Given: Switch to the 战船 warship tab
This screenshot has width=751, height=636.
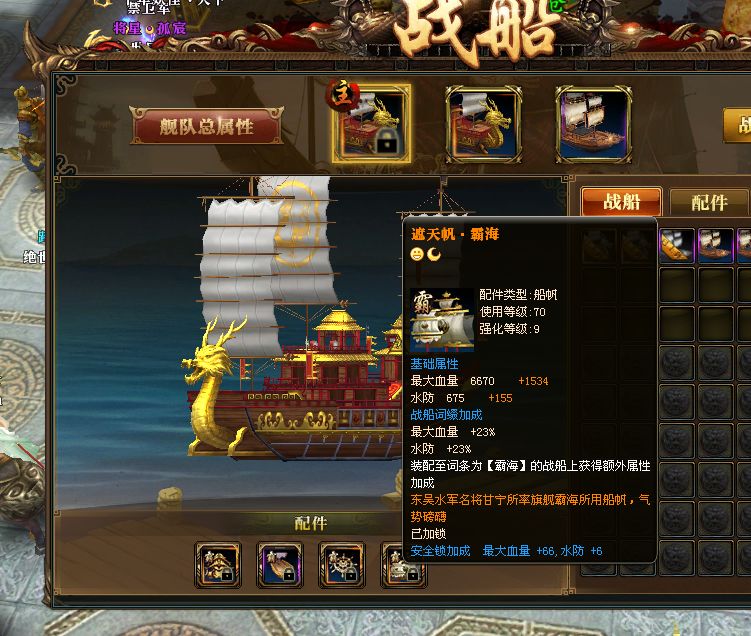Looking at the screenshot, I should pyautogui.click(x=621, y=202).
